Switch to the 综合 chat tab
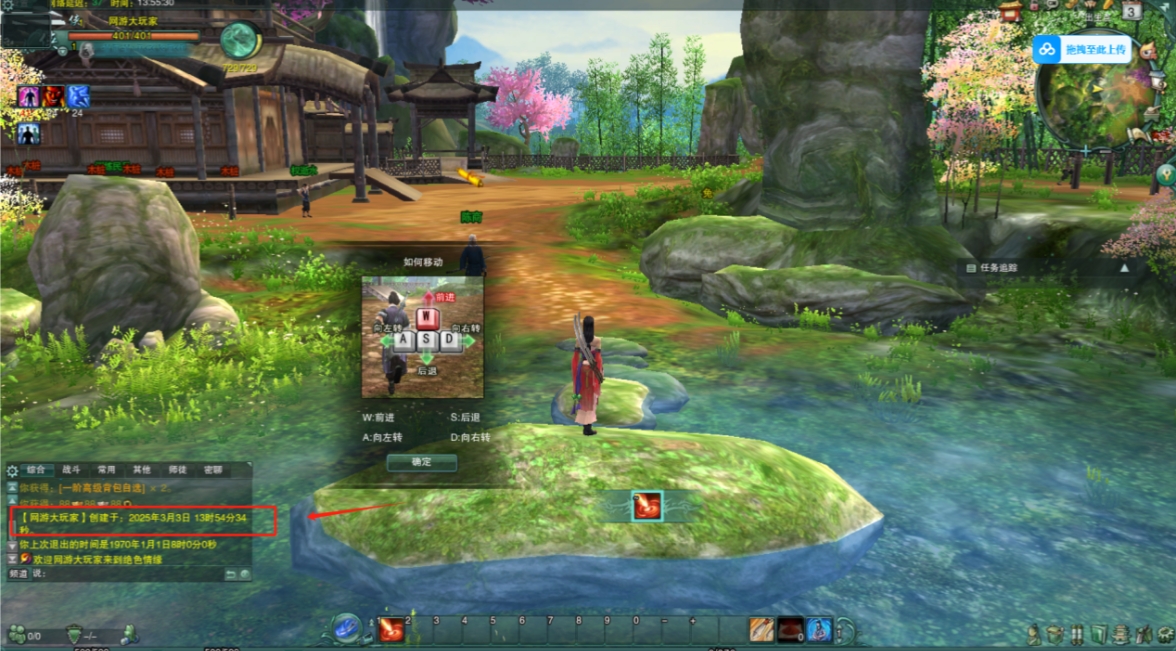The image size is (1176, 651). click(38, 469)
